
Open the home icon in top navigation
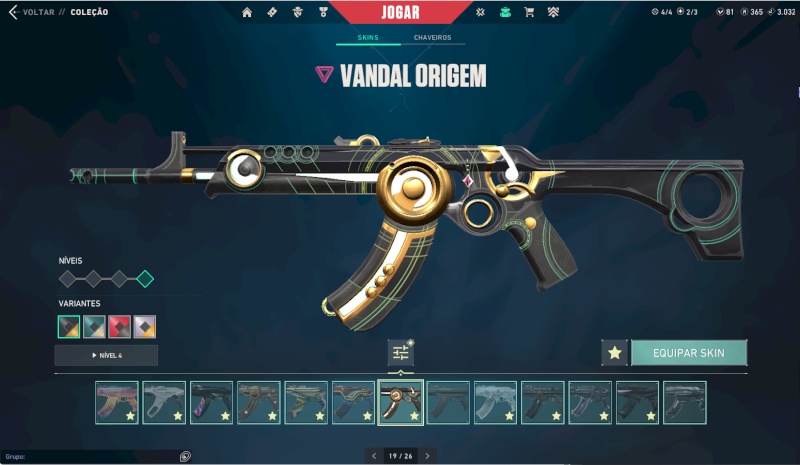coord(247,12)
